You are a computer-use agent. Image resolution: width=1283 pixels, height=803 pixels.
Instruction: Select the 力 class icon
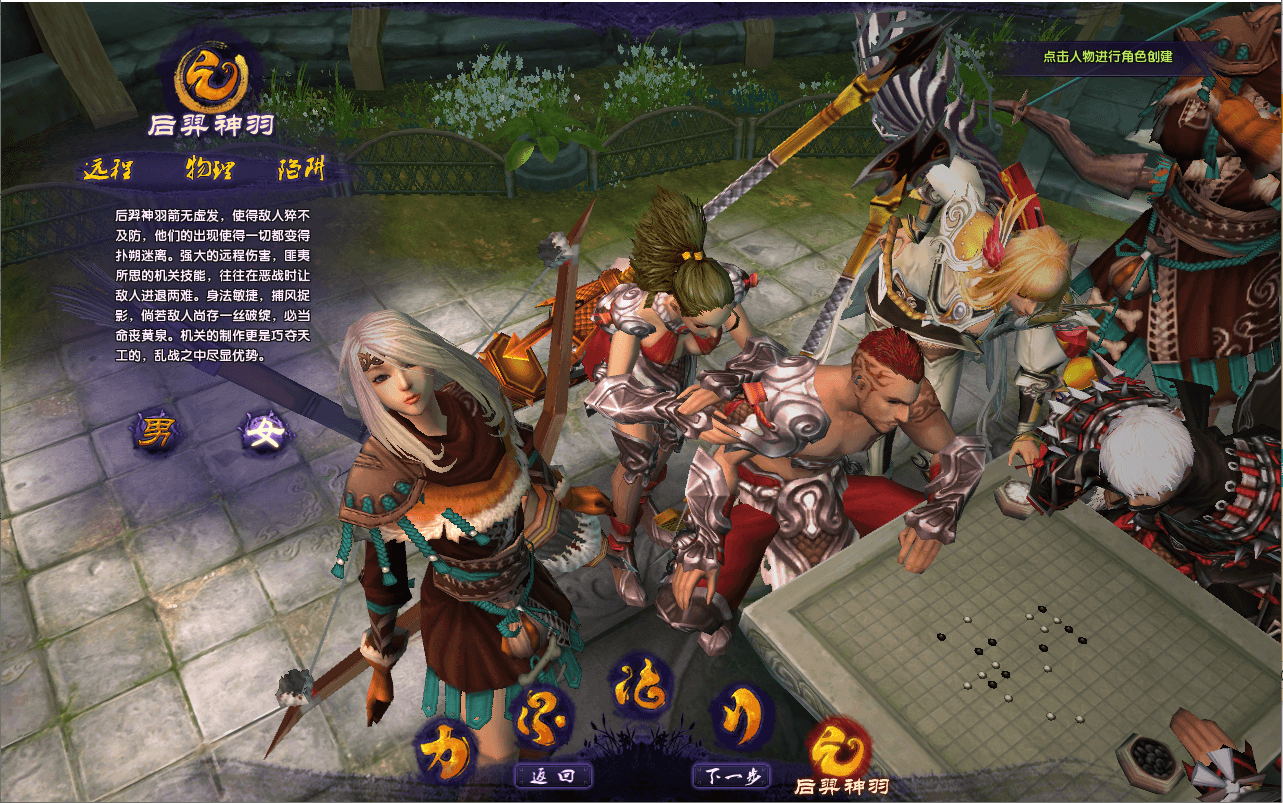pyautogui.click(x=445, y=751)
